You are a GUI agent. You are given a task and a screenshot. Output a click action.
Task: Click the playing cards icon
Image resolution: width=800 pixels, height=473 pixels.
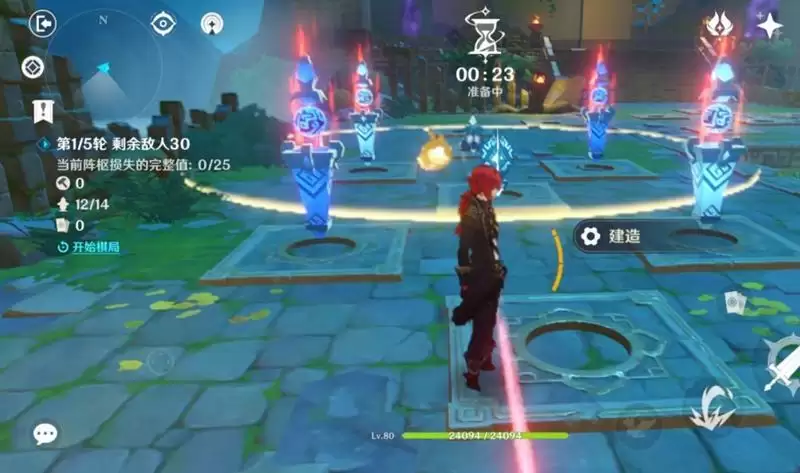tap(734, 301)
